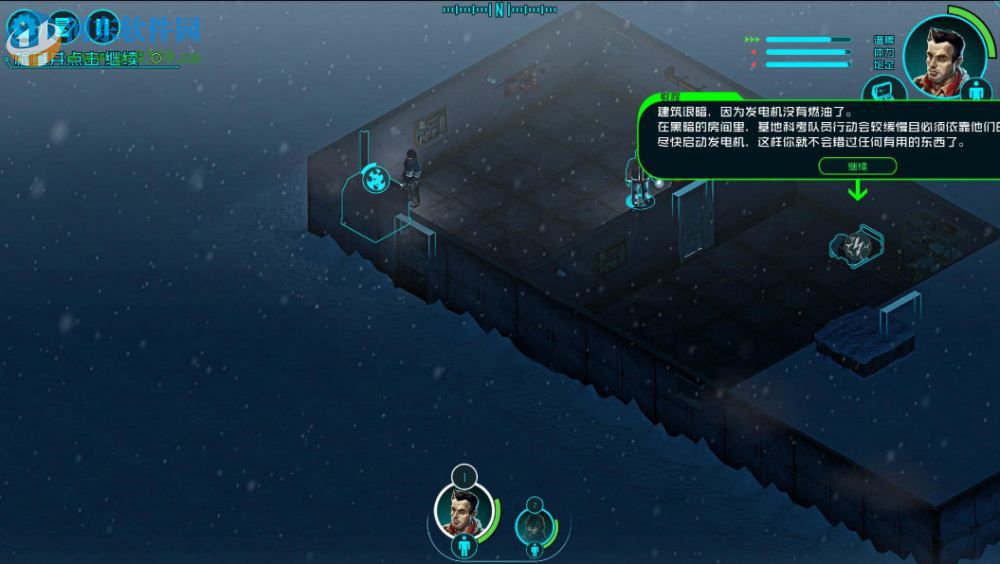Click the body icon under squad member one

pos(462,547)
